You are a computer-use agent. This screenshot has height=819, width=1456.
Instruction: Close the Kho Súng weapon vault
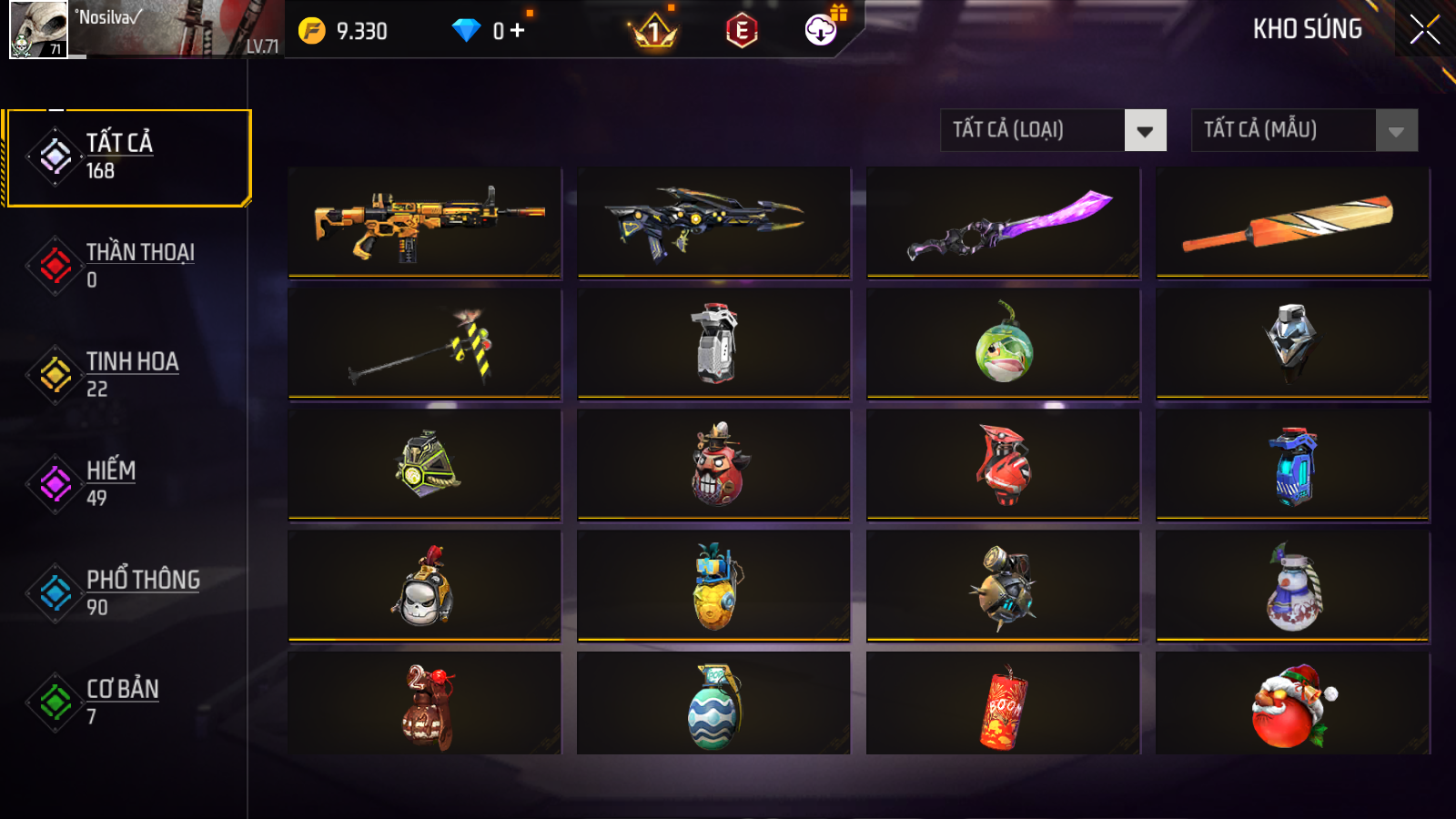pos(1424,30)
